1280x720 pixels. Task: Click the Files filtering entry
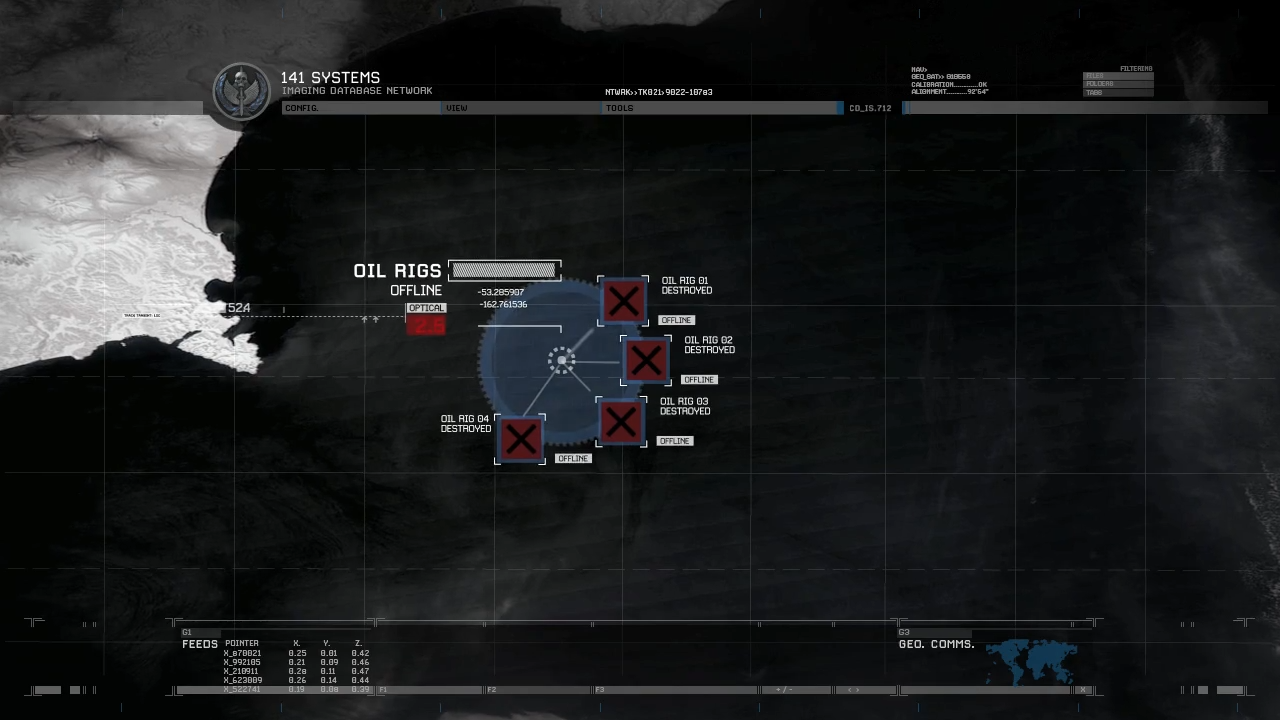[x=1118, y=76]
